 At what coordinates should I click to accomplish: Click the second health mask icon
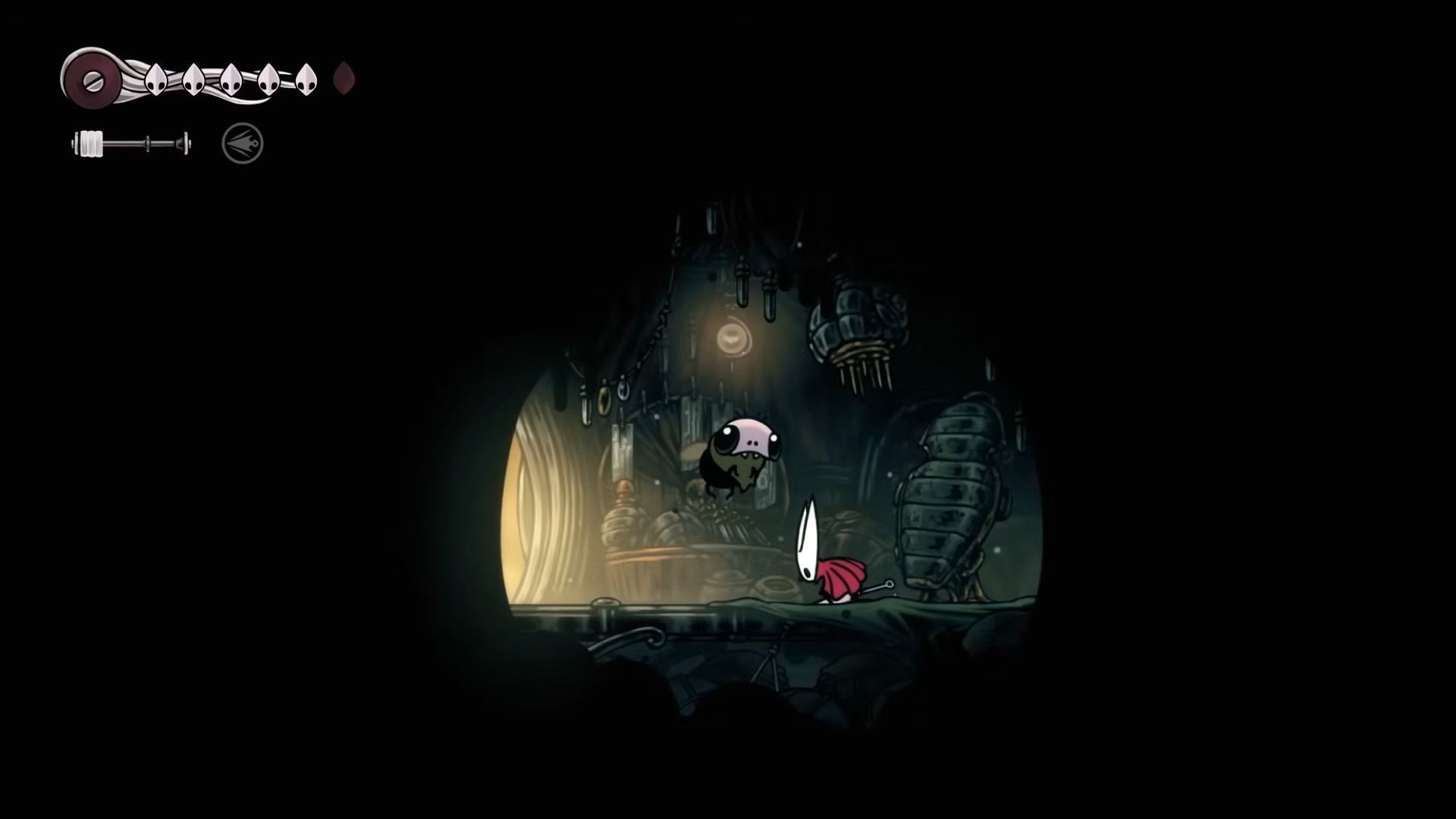point(193,78)
